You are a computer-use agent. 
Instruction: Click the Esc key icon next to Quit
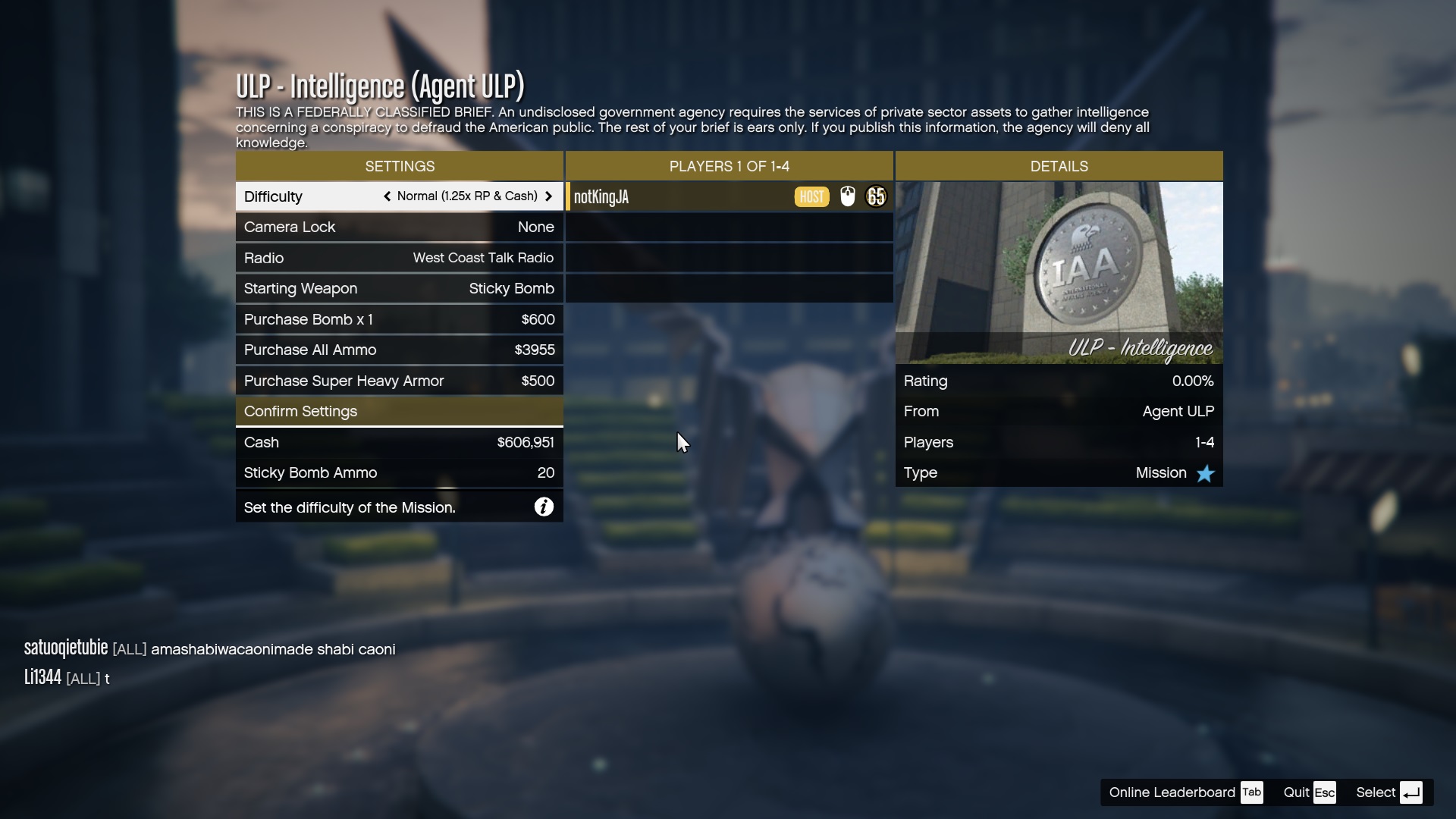coord(1324,792)
